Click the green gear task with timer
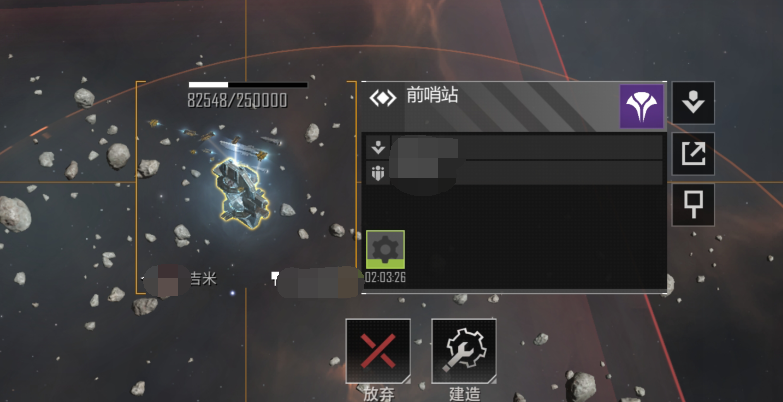The width and height of the screenshot is (783, 402). 386,250
